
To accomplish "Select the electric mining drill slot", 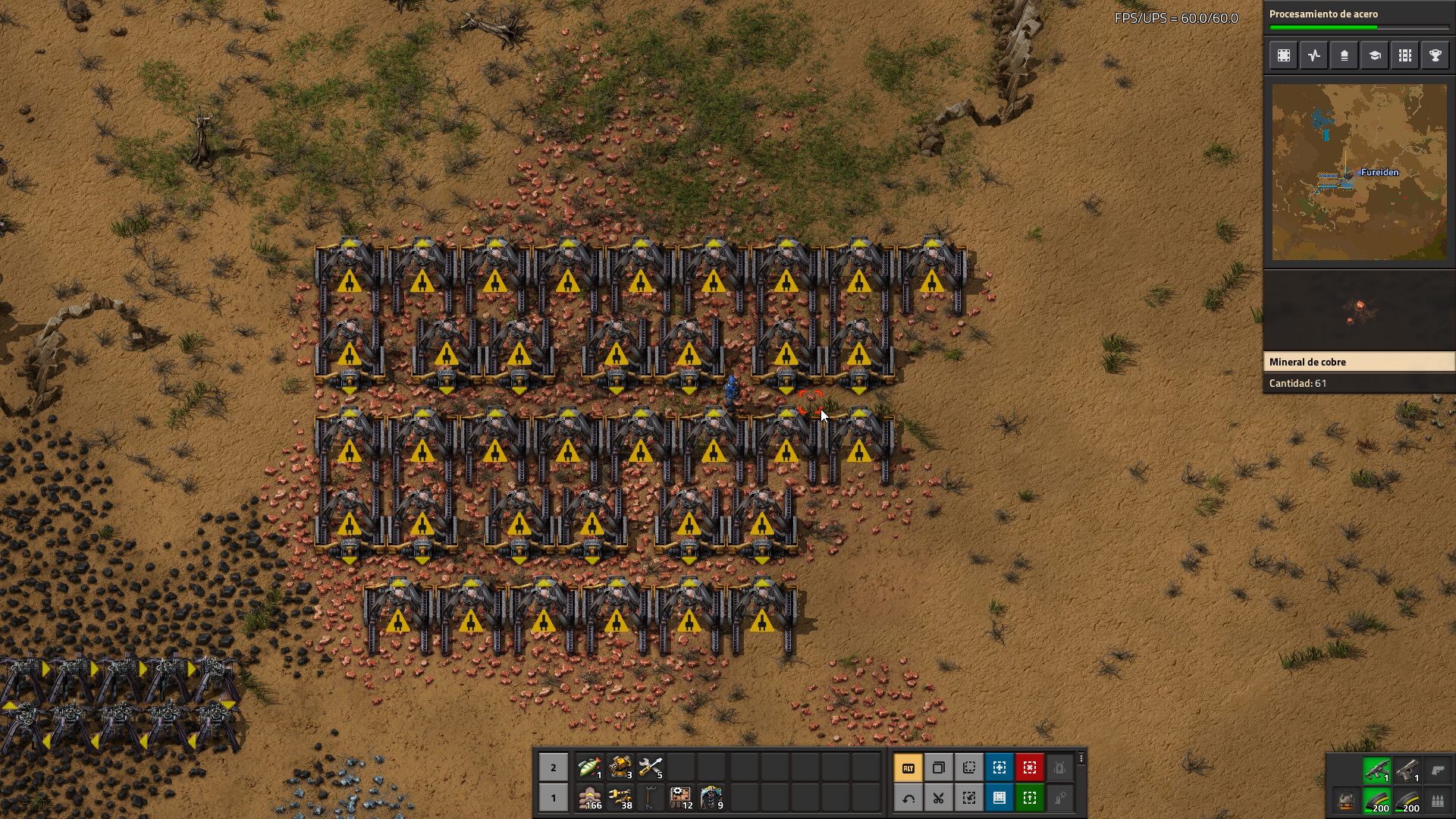I will pyautogui.click(x=711, y=798).
